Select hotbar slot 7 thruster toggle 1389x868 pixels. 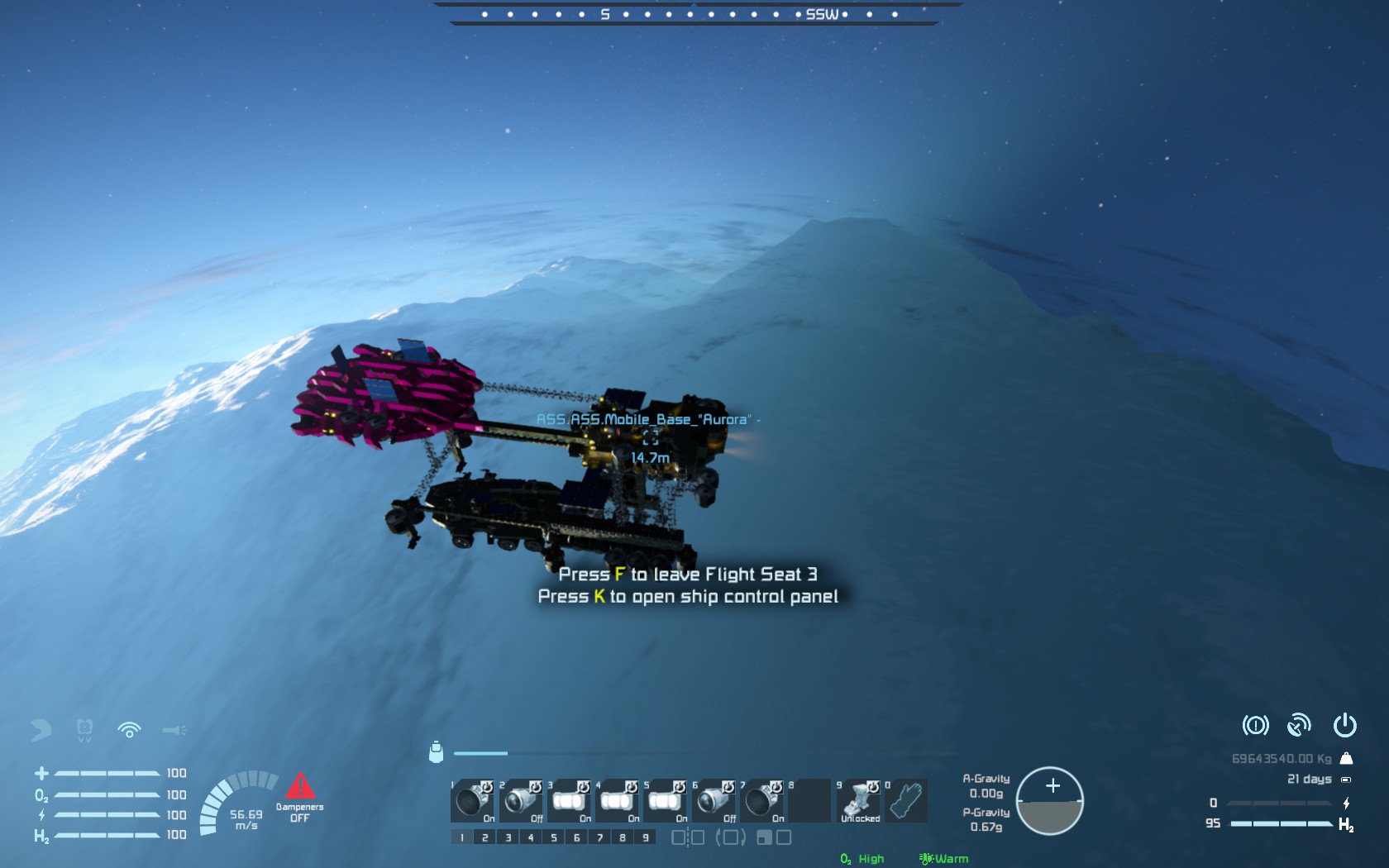(x=761, y=800)
